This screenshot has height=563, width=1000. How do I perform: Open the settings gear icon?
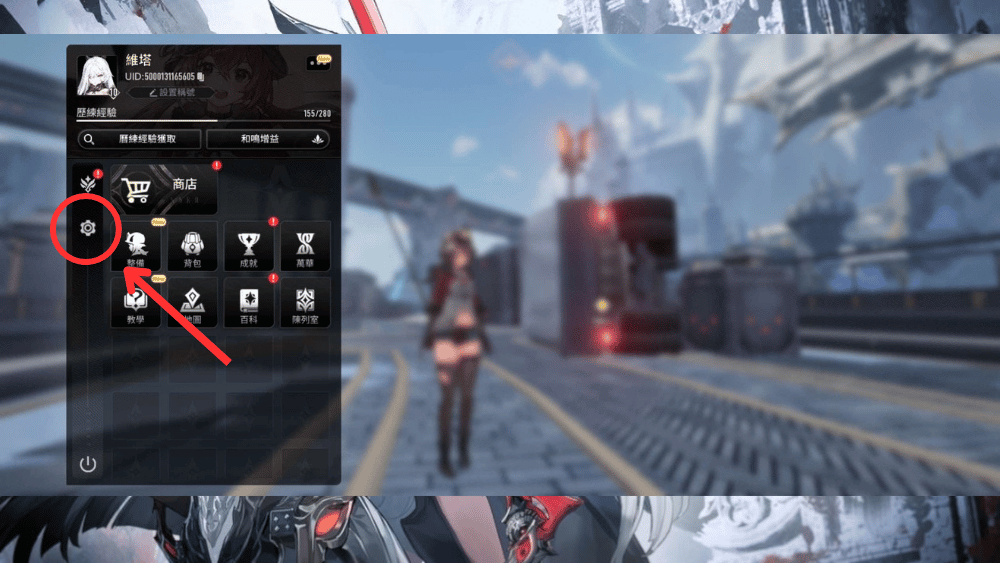point(88,229)
